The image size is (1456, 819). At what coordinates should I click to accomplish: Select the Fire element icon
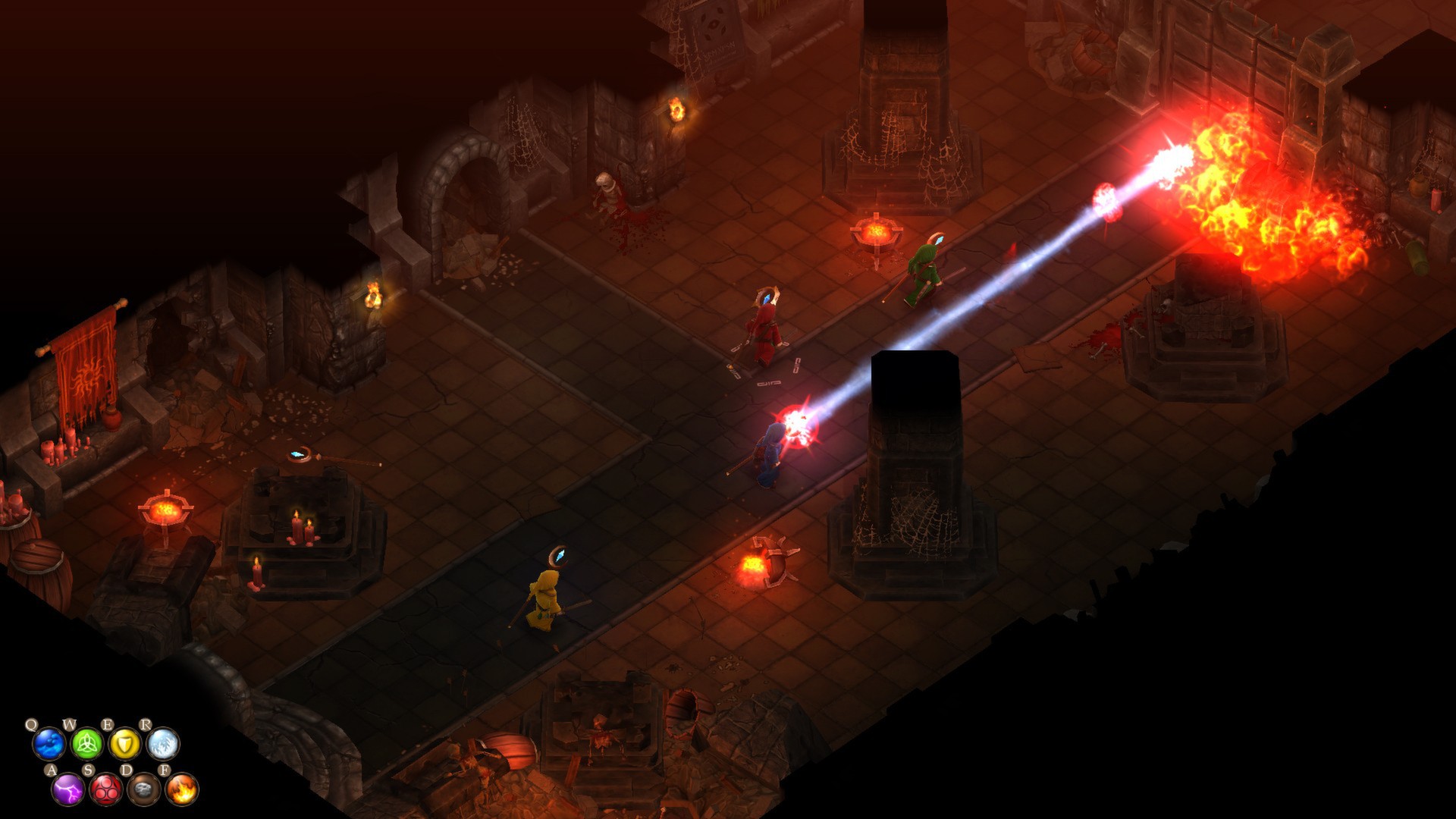[x=183, y=789]
